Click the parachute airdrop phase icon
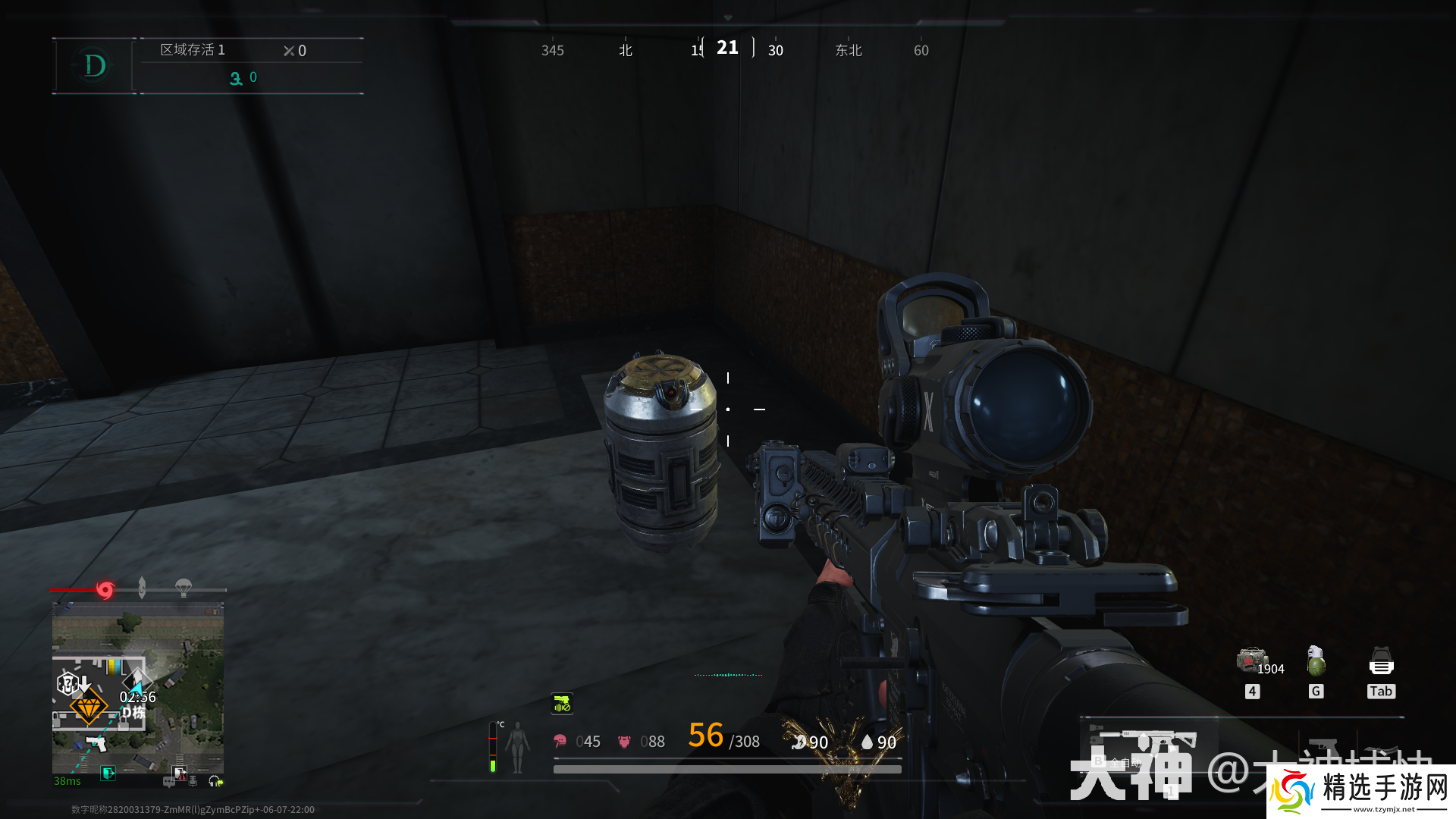 (184, 588)
